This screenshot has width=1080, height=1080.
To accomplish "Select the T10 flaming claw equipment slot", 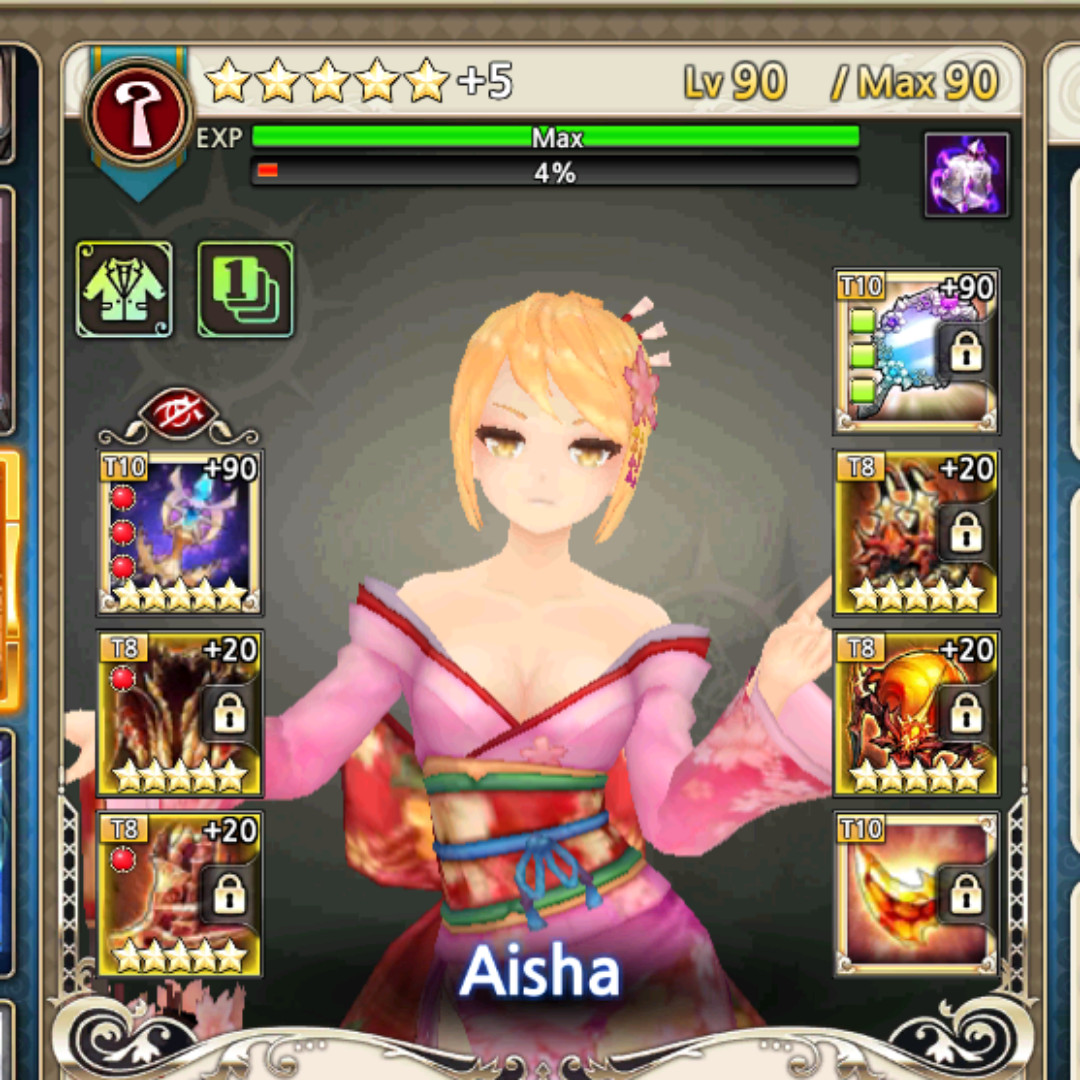I will click(x=916, y=893).
